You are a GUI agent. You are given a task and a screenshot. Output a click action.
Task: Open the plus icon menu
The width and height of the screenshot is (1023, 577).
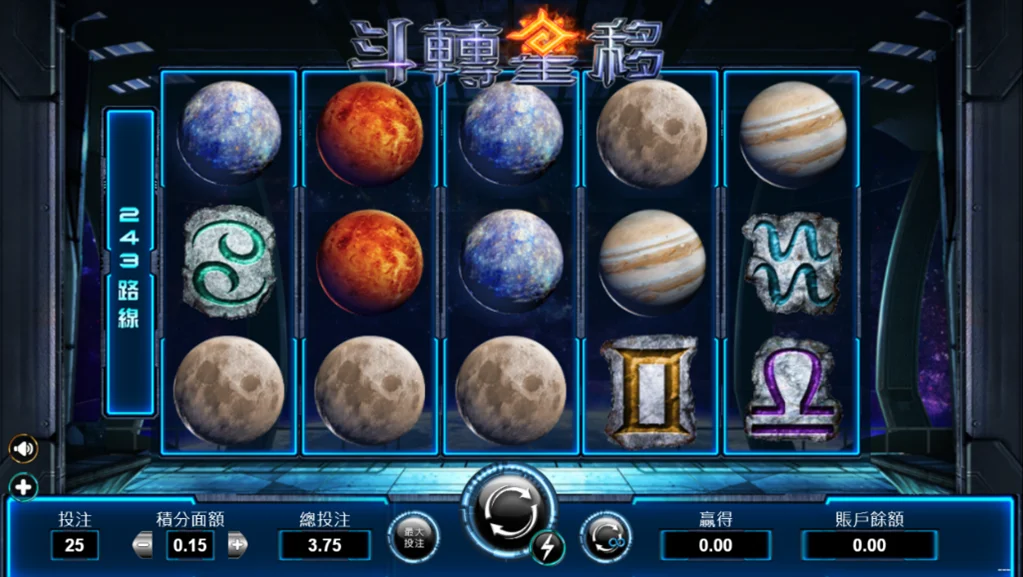click(23, 488)
